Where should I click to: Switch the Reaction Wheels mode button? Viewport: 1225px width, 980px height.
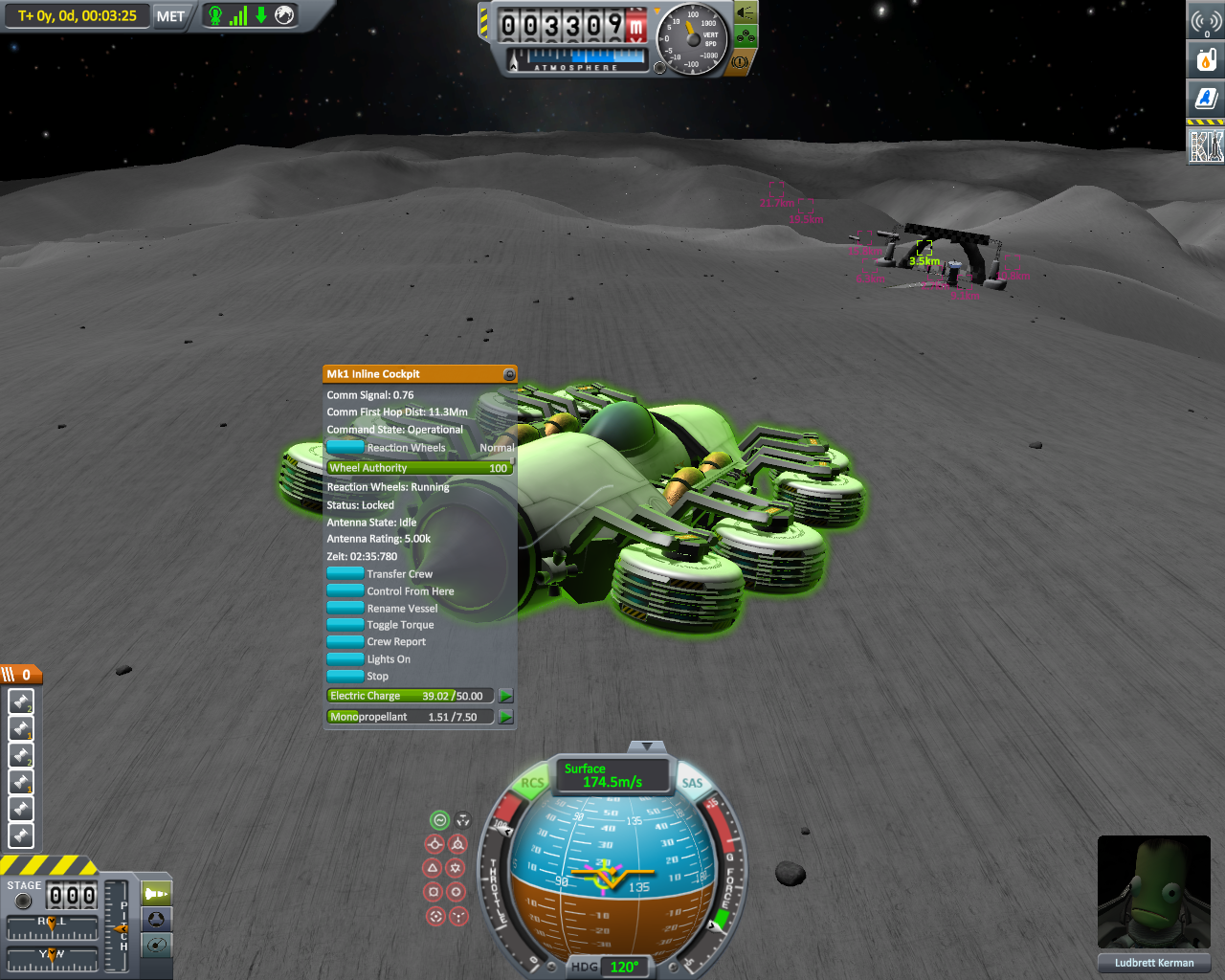pyautogui.click(x=345, y=447)
